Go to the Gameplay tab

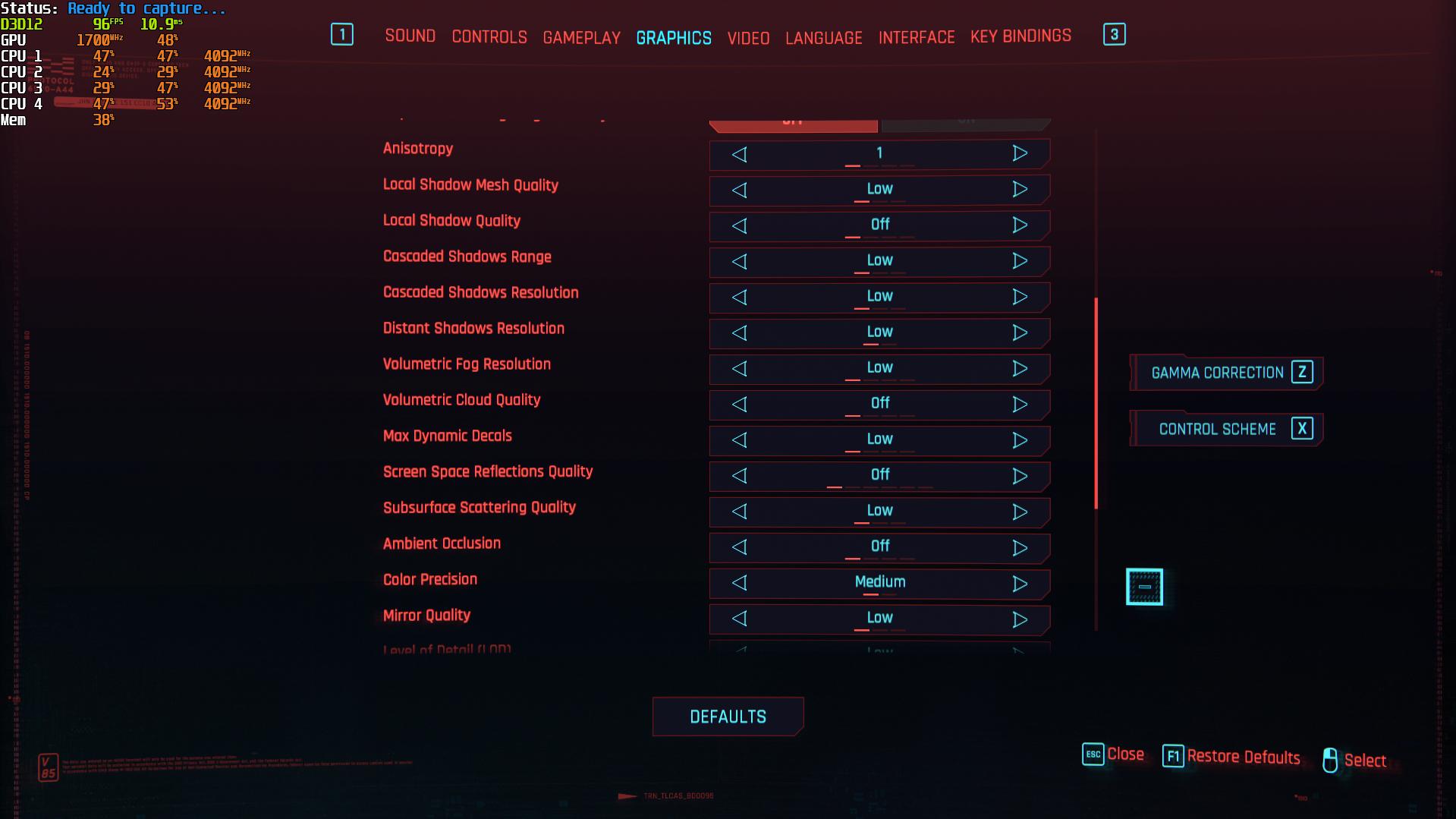(x=581, y=38)
